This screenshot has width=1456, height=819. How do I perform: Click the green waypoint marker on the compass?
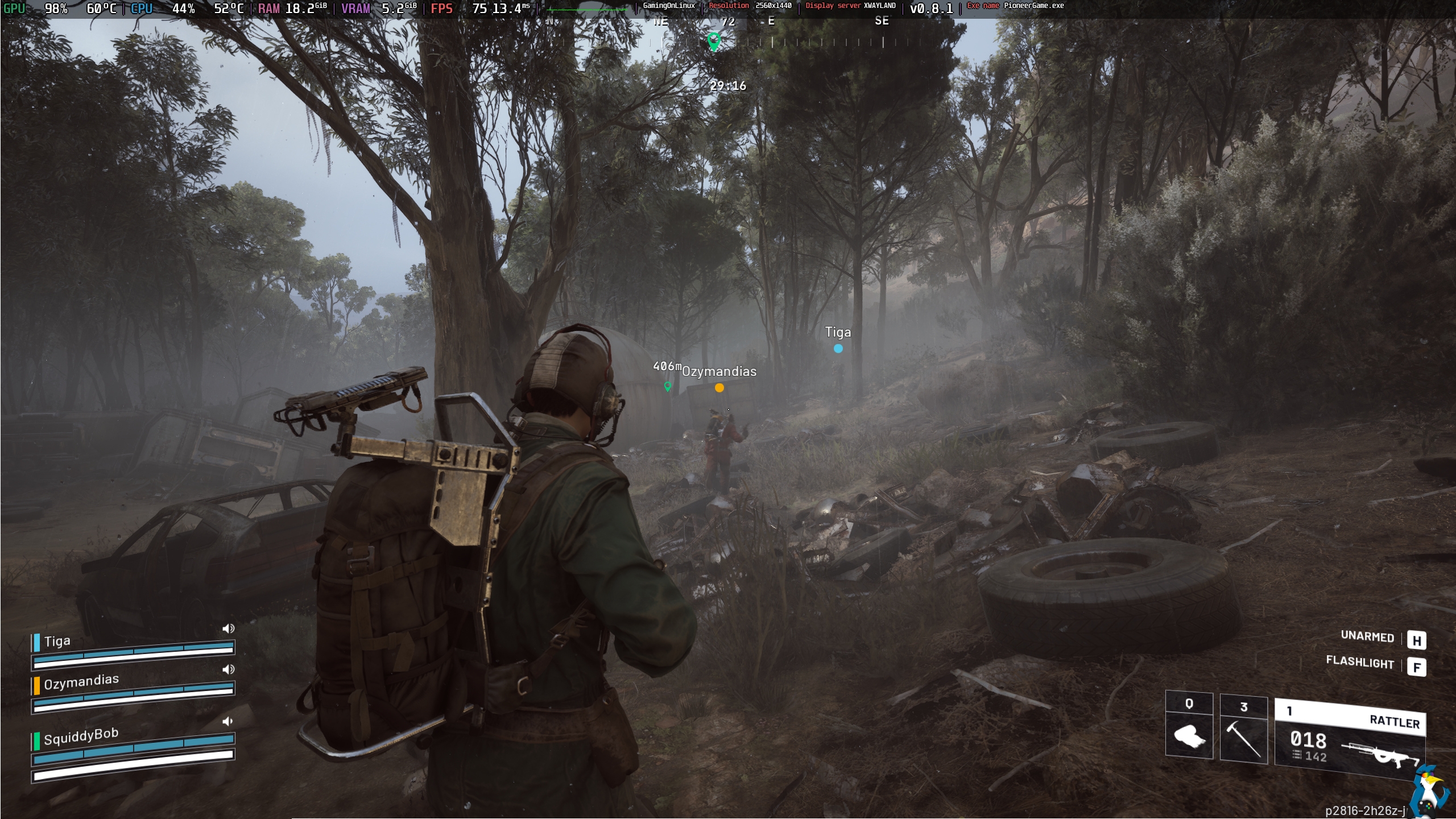[714, 41]
